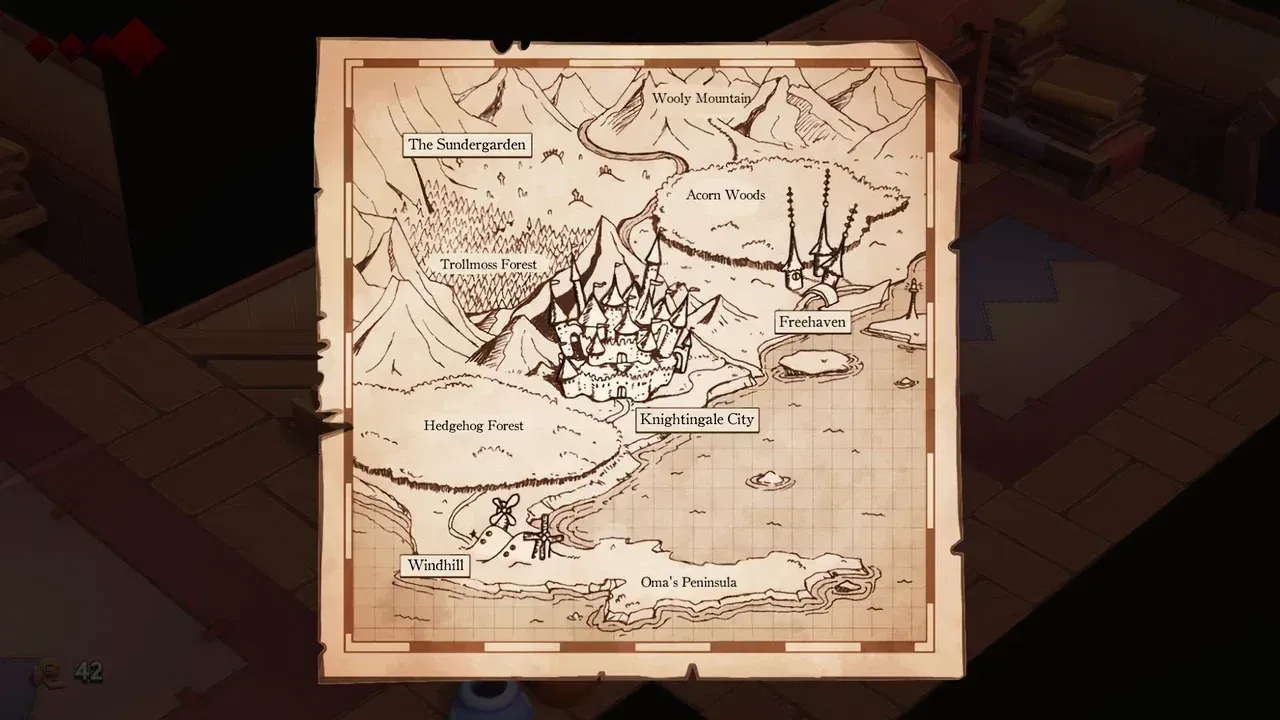Select the Oma's Peninsula text label

tap(689, 582)
